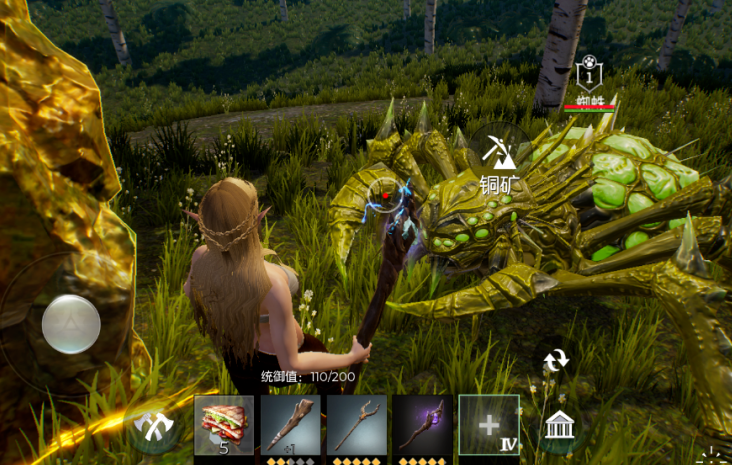Touch the virtual movement joystick
Image resolution: width=732 pixels, height=465 pixels.
click(x=71, y=323)
